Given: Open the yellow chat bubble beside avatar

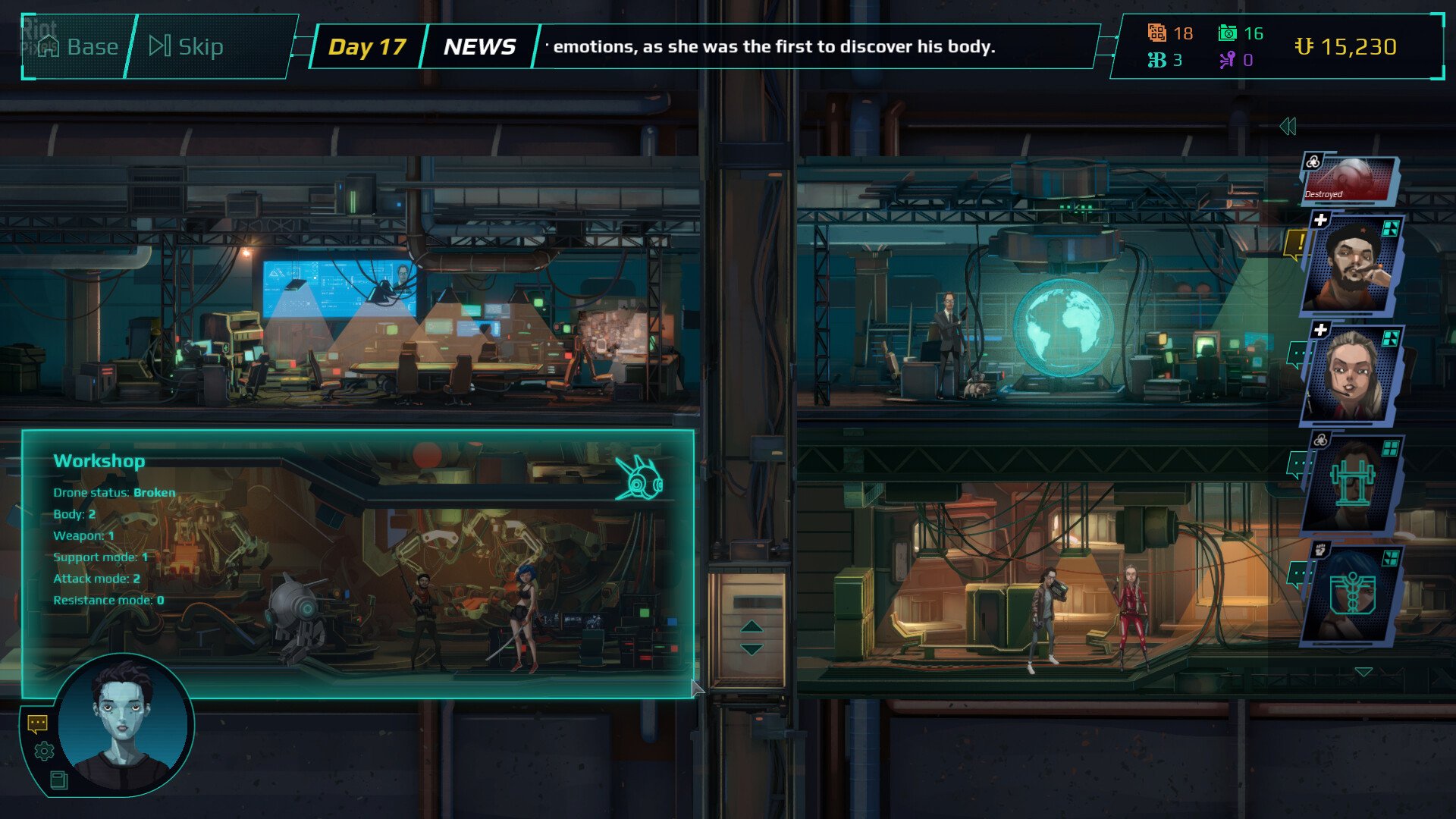Looking at the screenshot, I should (x=37, y=723).
